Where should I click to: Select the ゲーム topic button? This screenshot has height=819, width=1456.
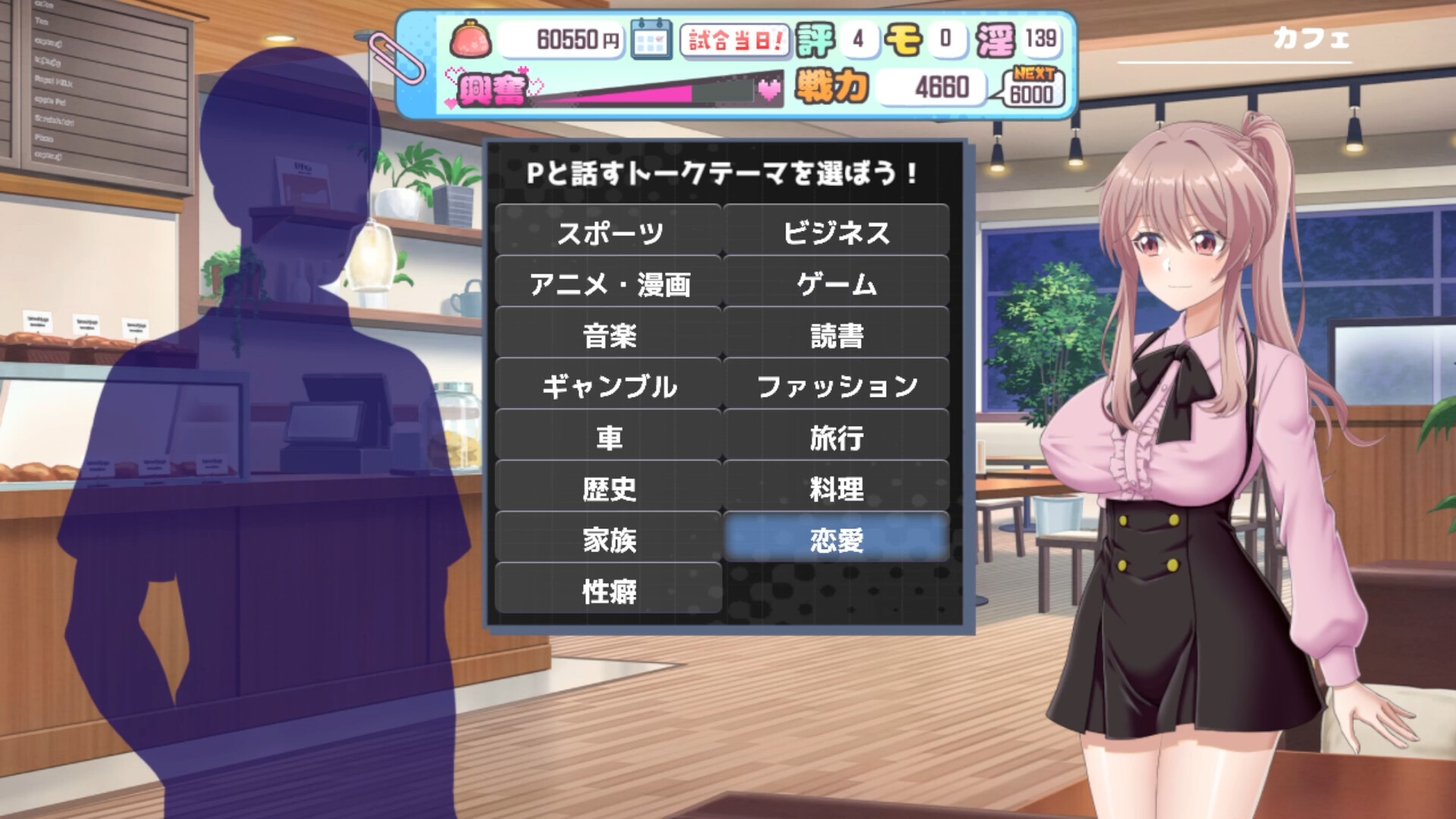click(836, 284)
